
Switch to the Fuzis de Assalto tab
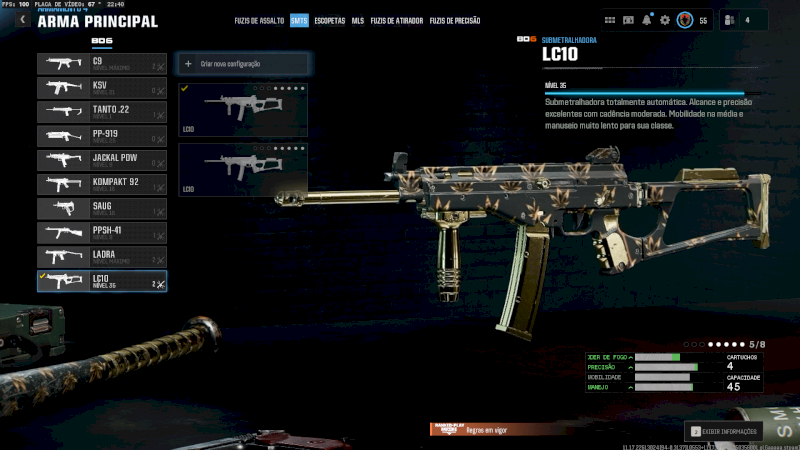(258, 20)
